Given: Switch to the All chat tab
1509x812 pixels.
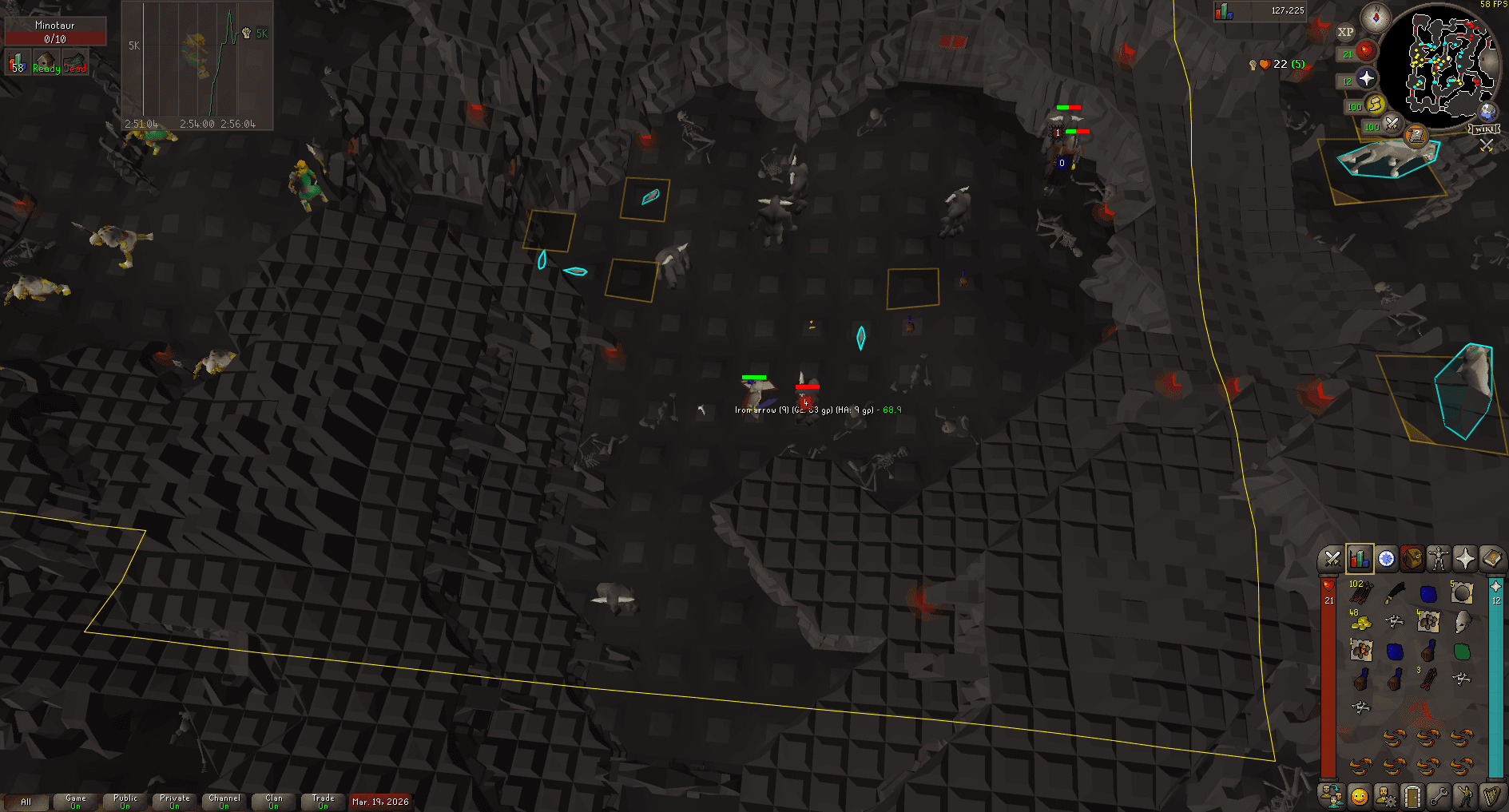Looking at the screenshot, I should 28,802.
